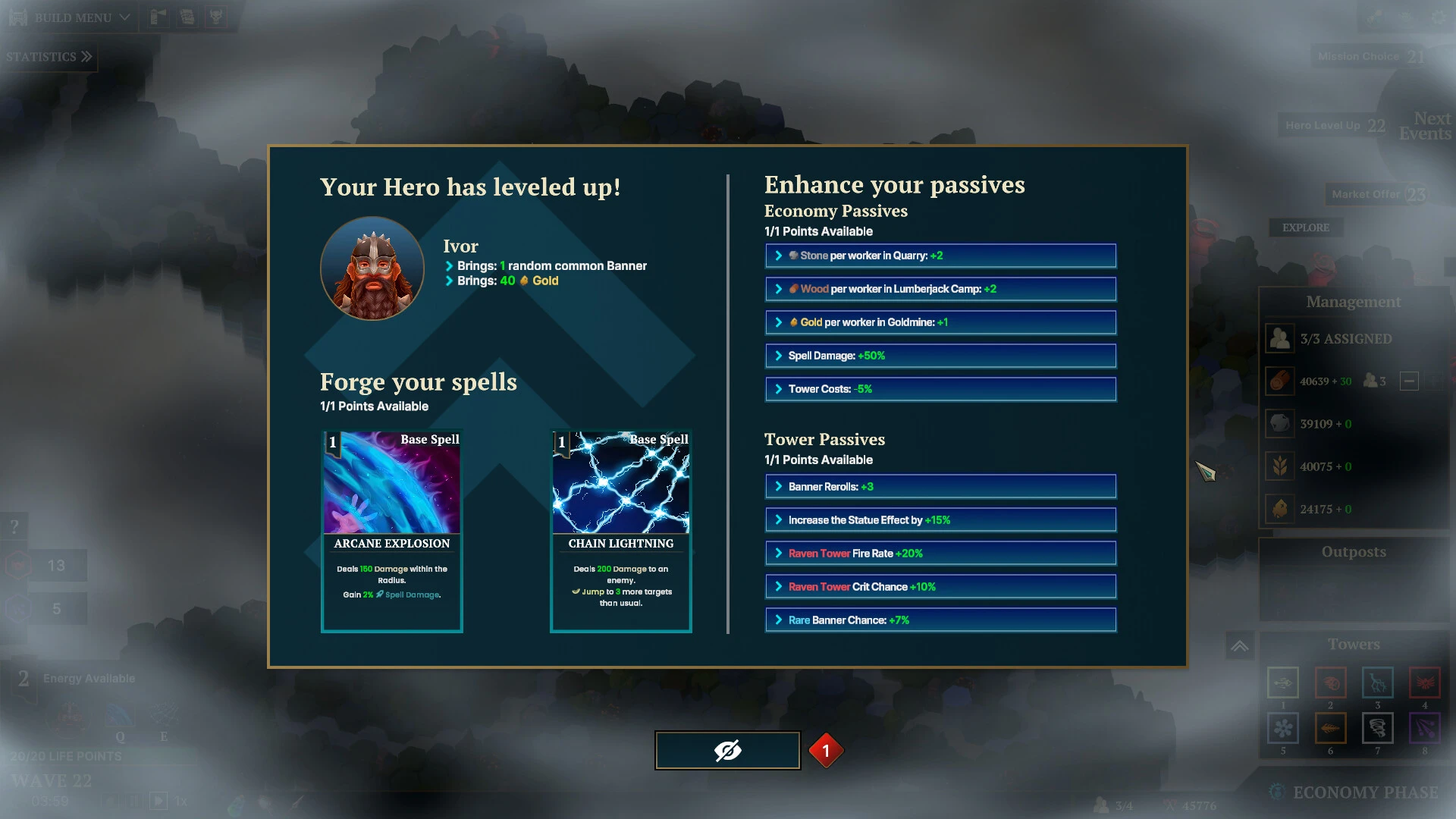Pick Increase the Statue Effect by +15%
The image size is (1456, 819).
coord(940,520)
